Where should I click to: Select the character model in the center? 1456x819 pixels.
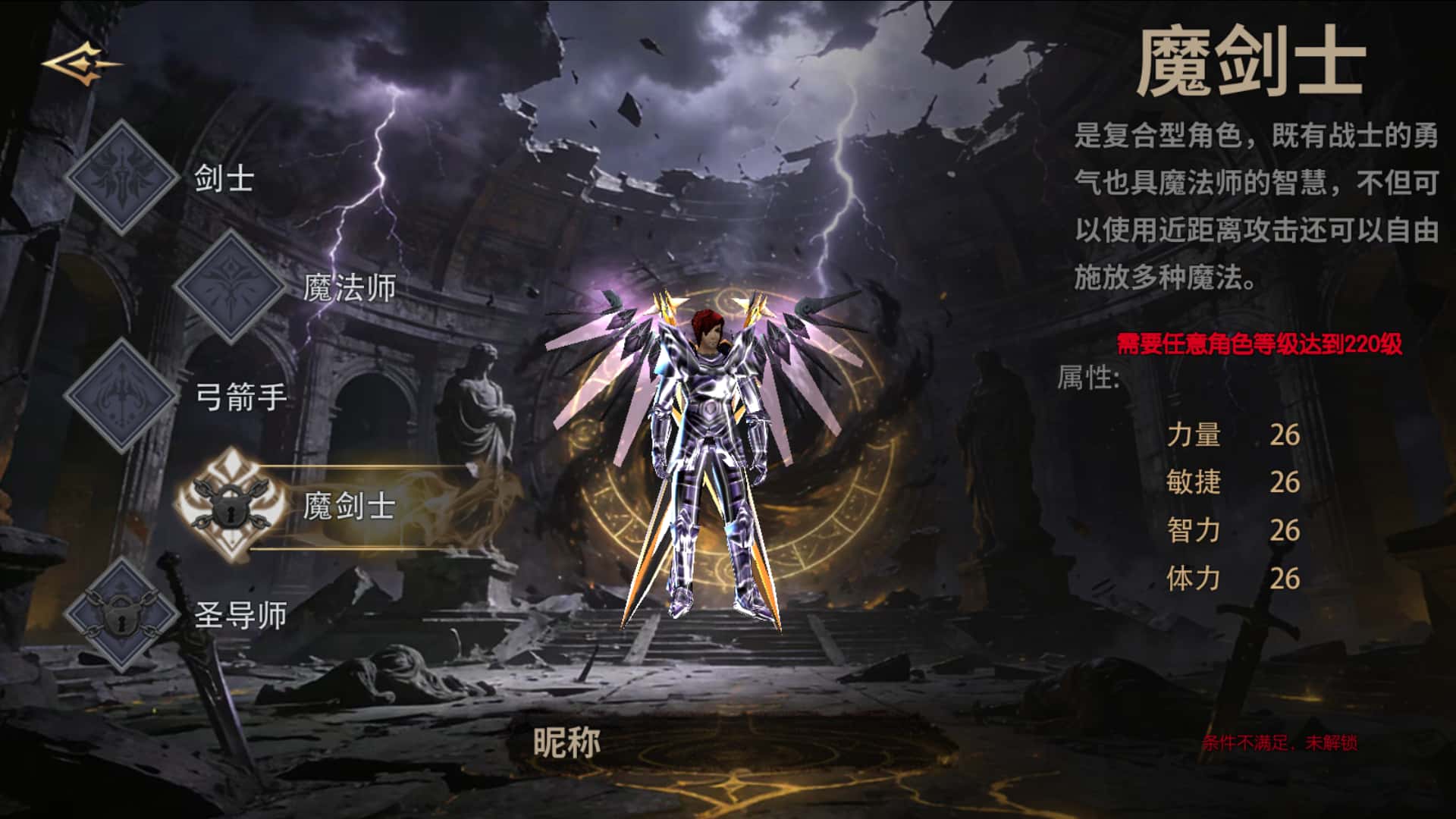[709, 455]
